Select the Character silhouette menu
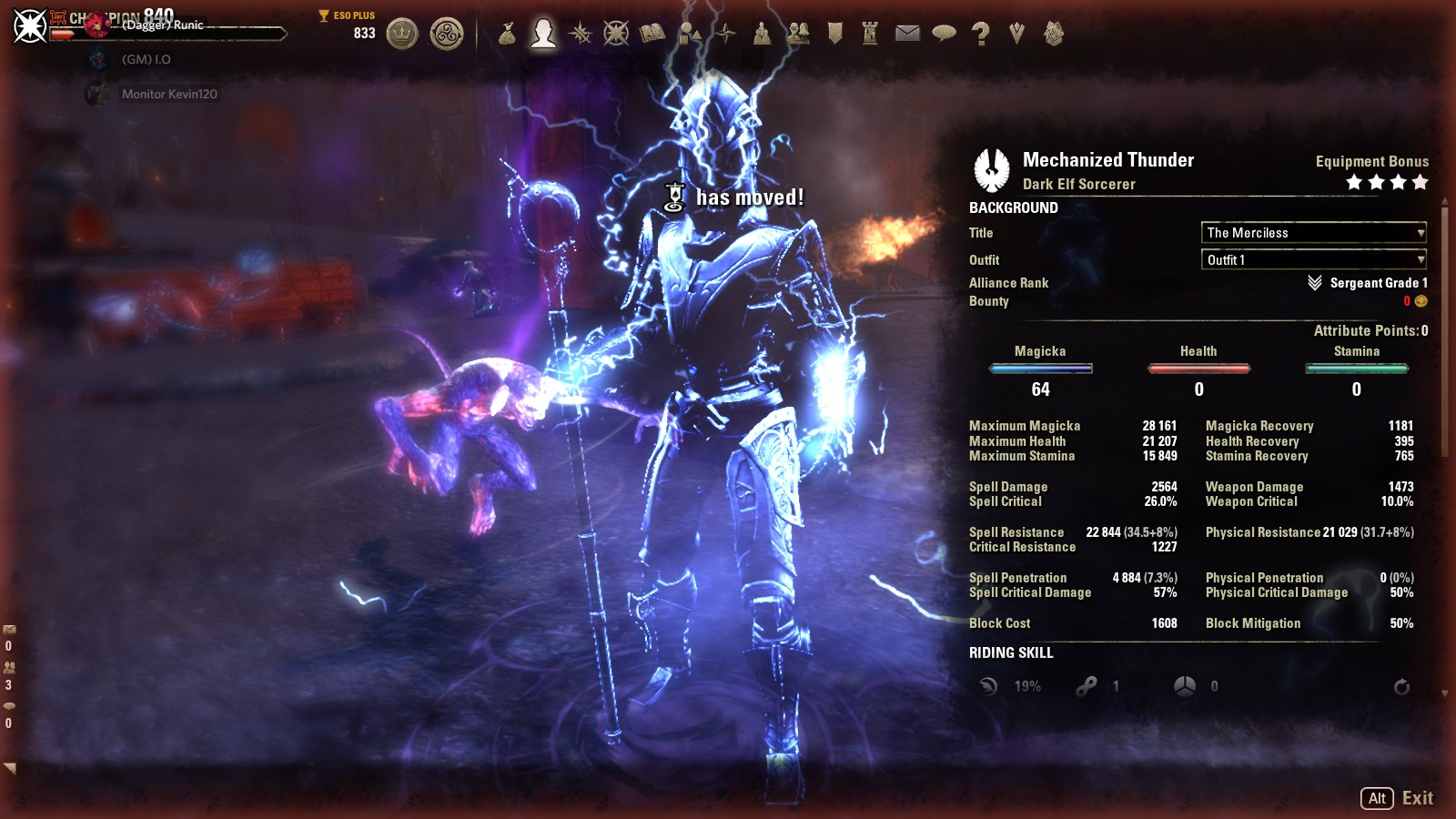The image size is (1456, 819). coord(543,34)
